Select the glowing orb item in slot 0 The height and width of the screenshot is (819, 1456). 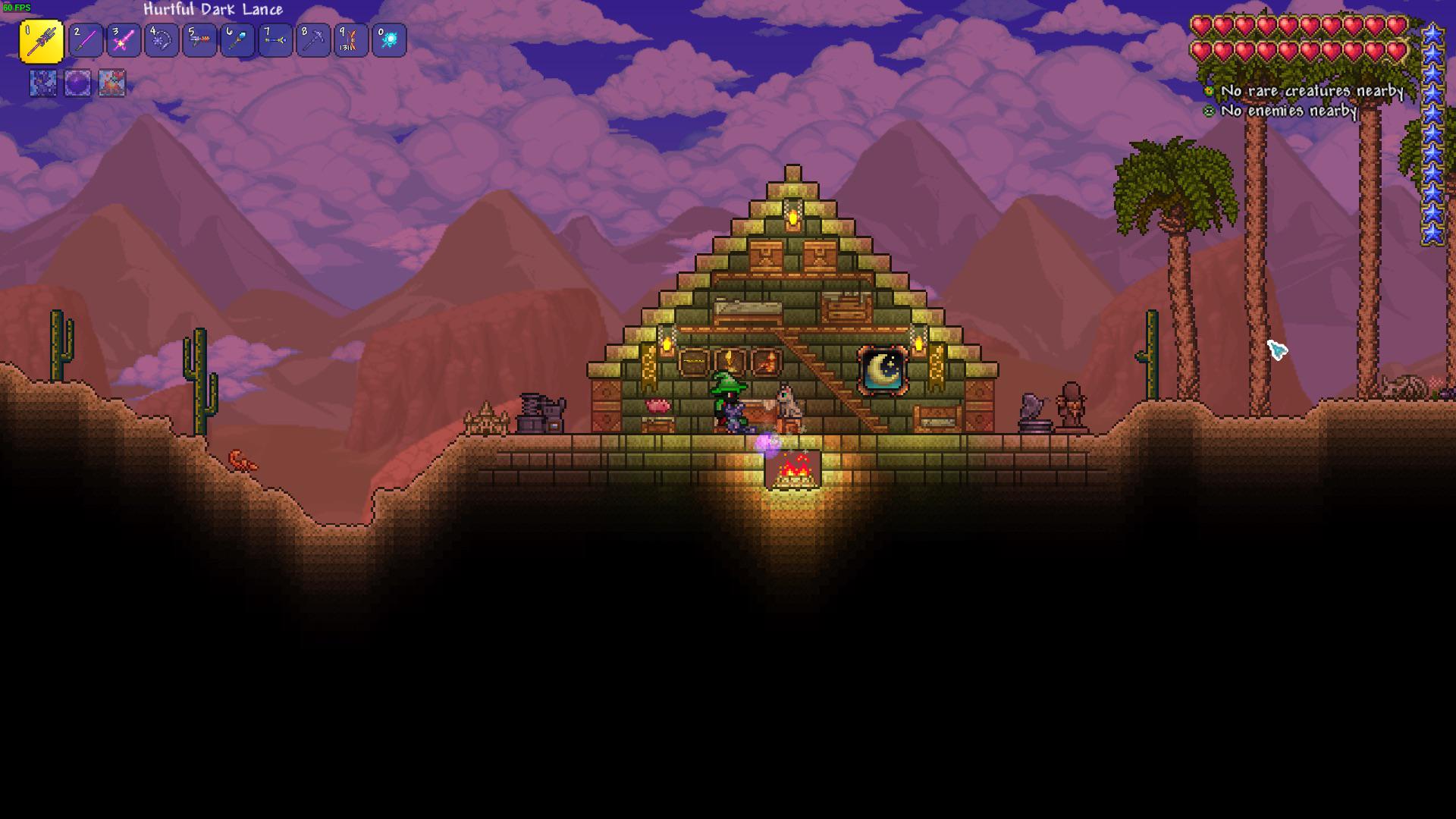389,41
